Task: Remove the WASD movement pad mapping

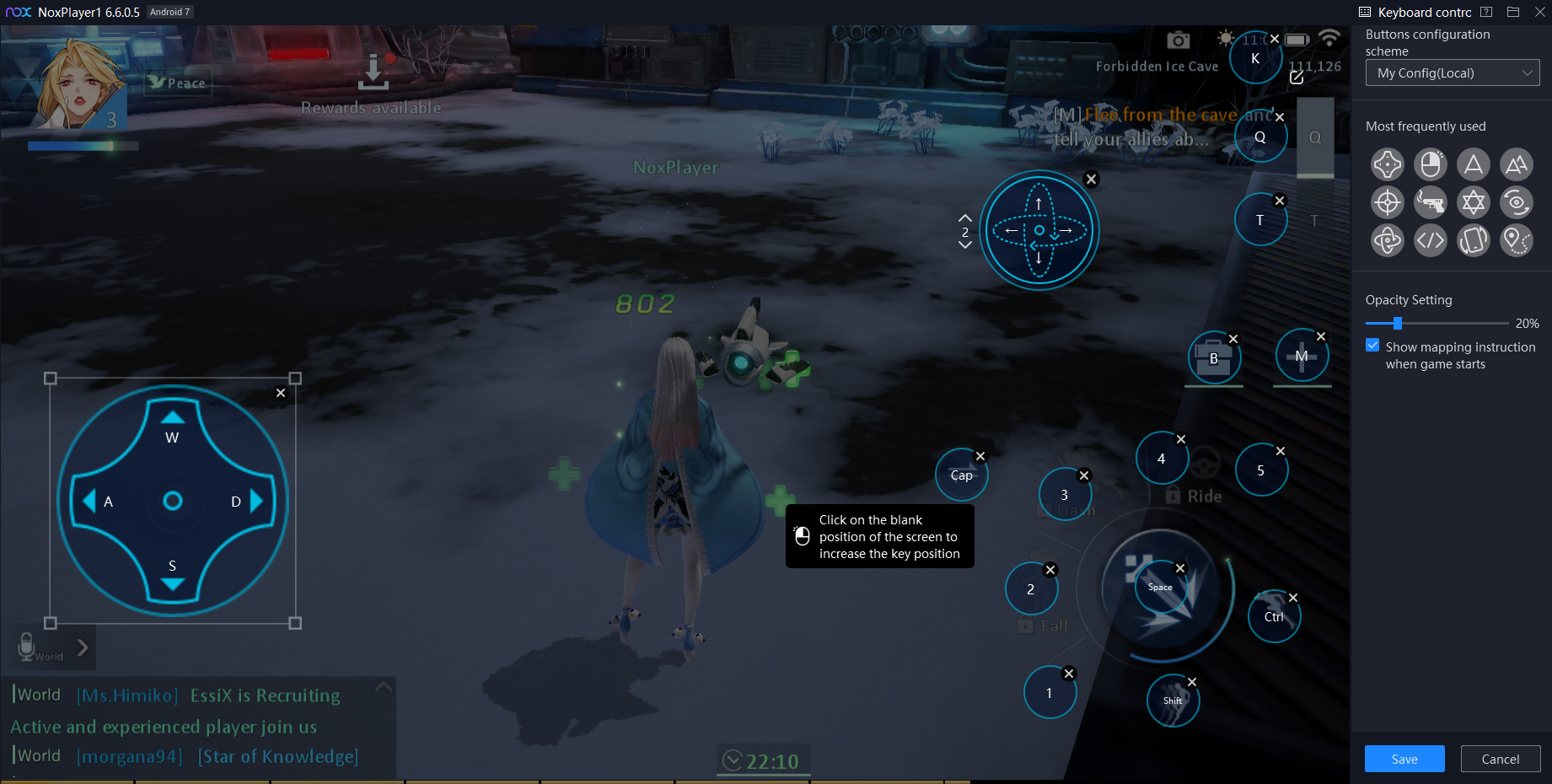Action: [281, 393]
